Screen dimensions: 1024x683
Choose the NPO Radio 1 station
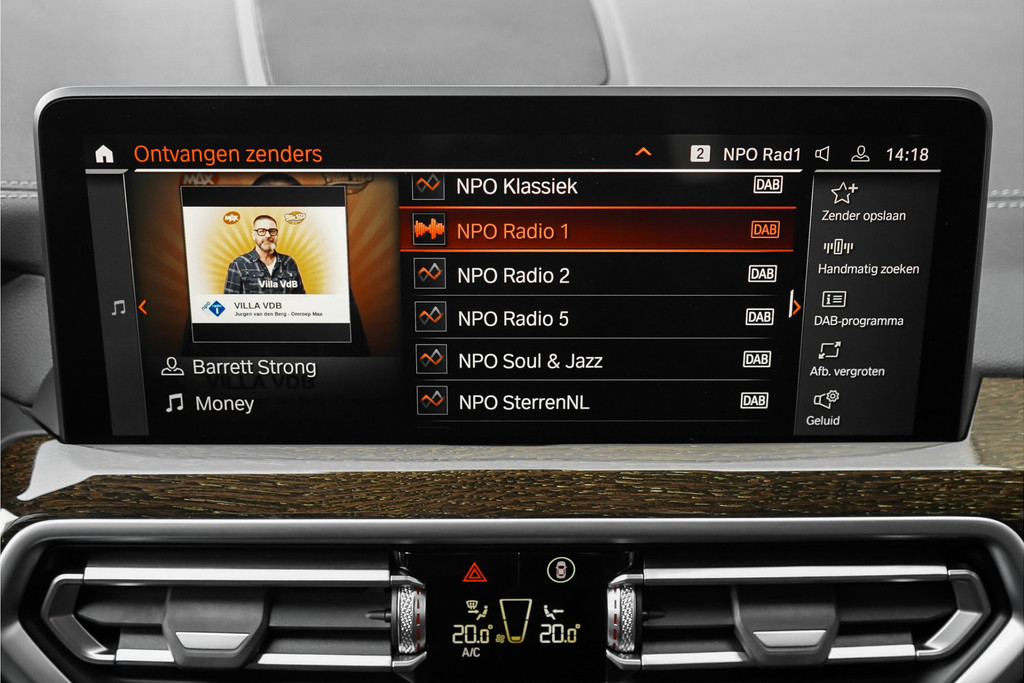[x=596, y=231]
